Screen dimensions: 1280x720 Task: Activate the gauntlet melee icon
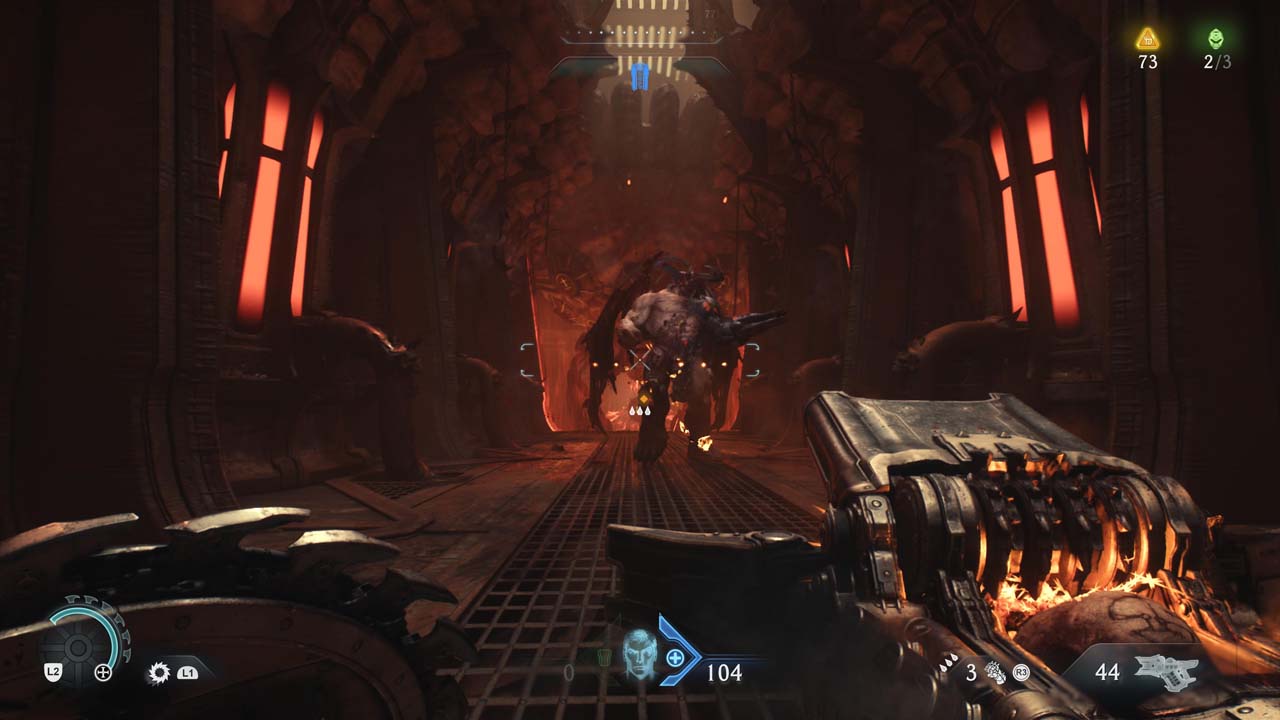coord(995,672)
